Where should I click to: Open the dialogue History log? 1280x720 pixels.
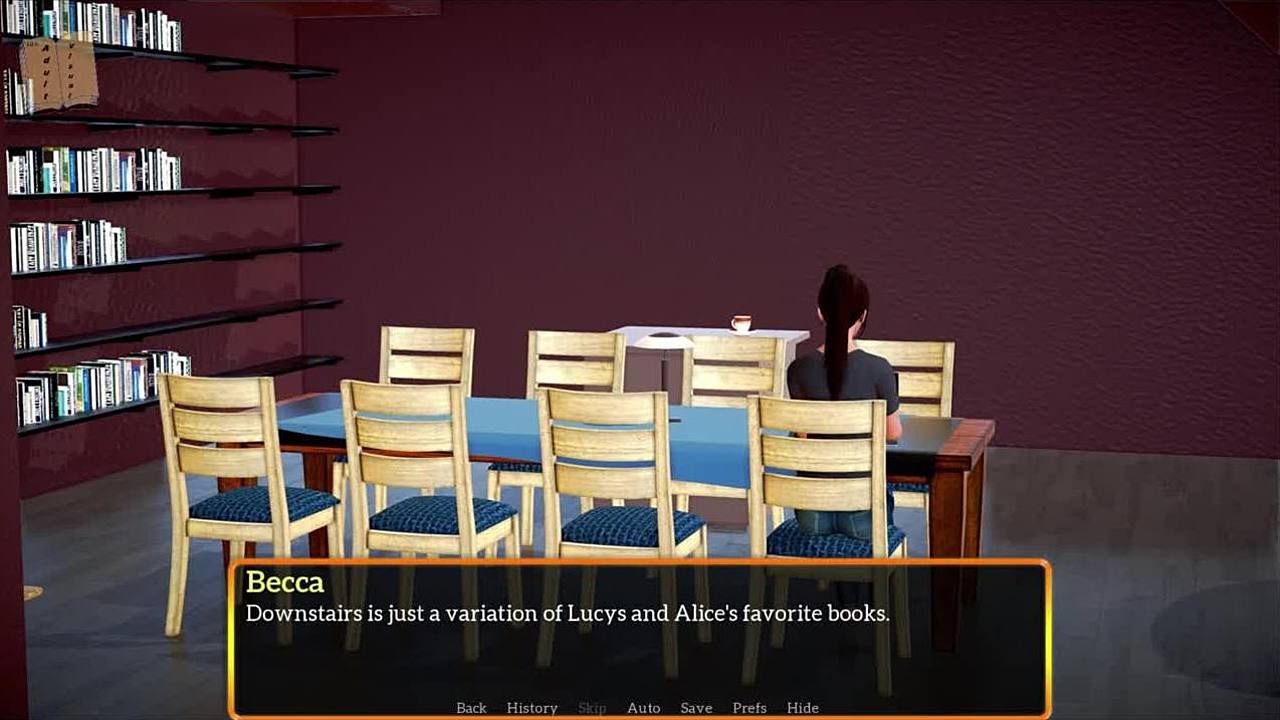pyautogui.click(x=532, y=708)
